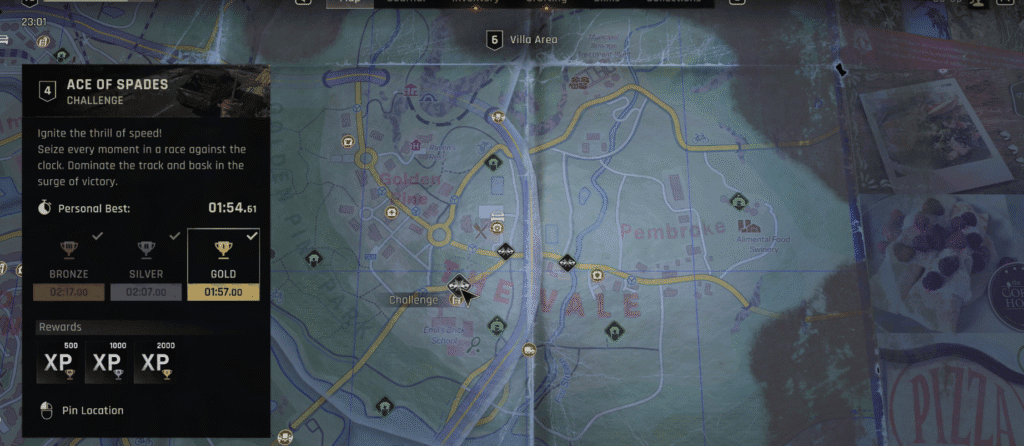Click the Aamental Food Swinery map icon
Screen dimensions: 1024x446
pos(744,227)
